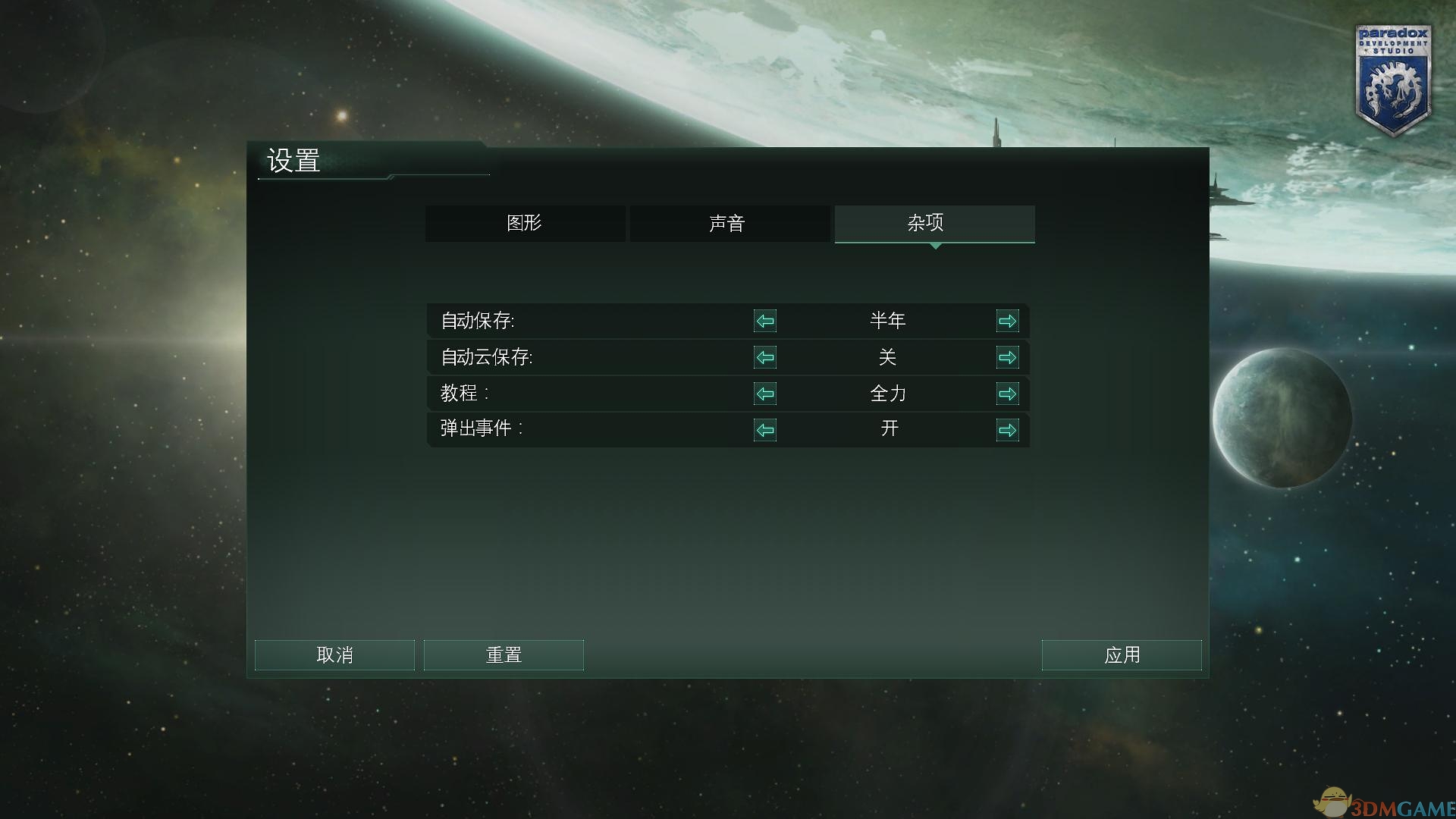
Task: Click the 重置 button to reset settings
Action: point(504,654)
